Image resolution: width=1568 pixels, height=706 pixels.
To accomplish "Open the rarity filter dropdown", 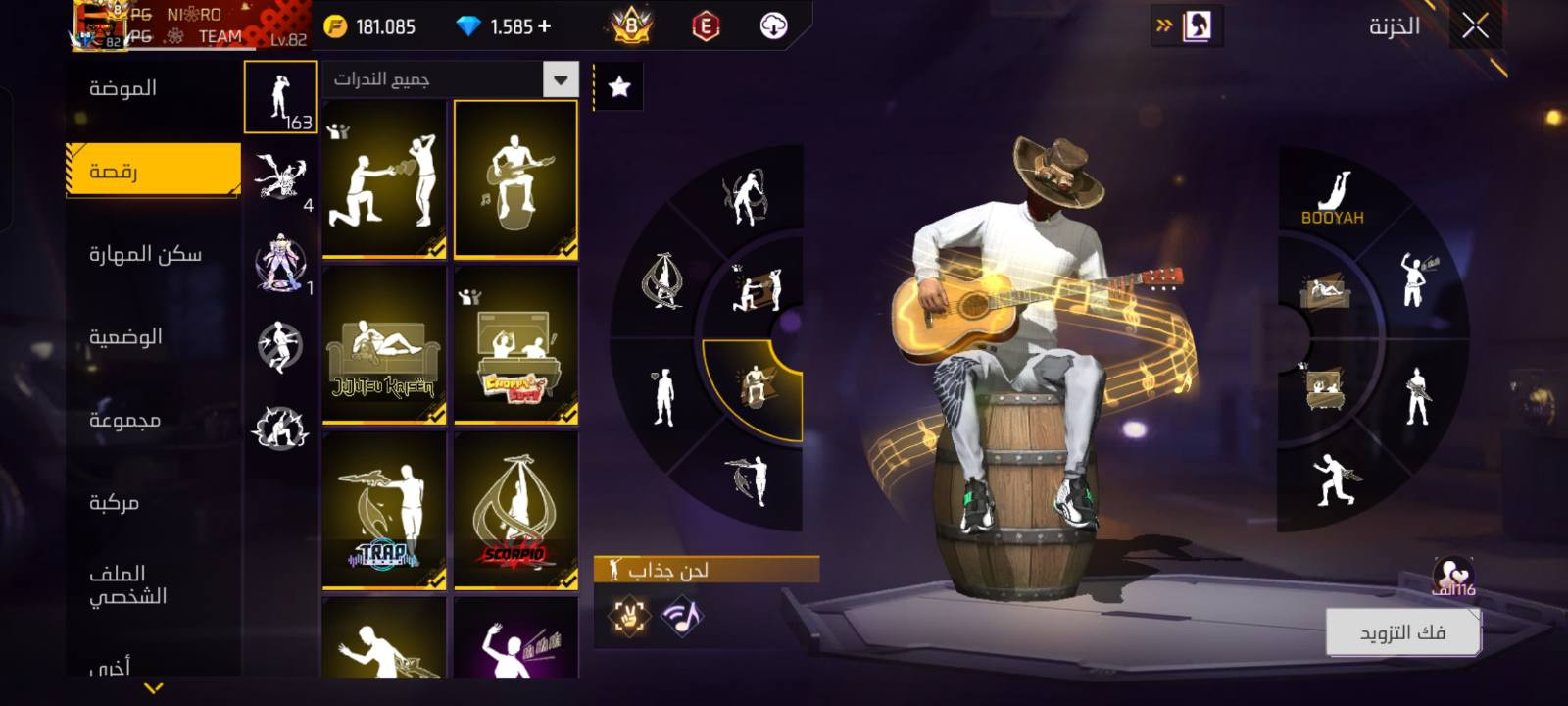I will (x=561, y=79).
